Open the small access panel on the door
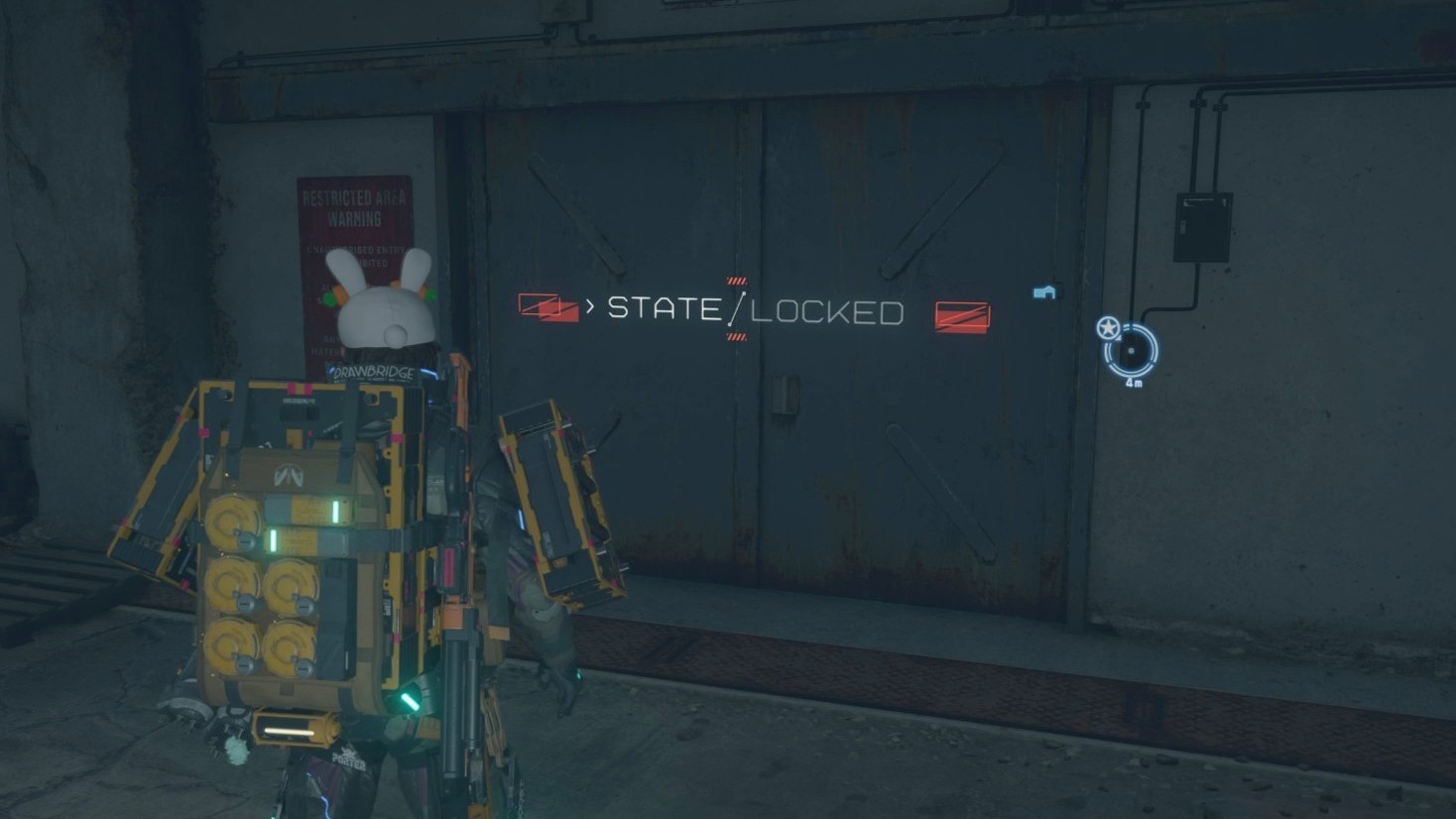 pyautogui.click(x=785, y=396)
